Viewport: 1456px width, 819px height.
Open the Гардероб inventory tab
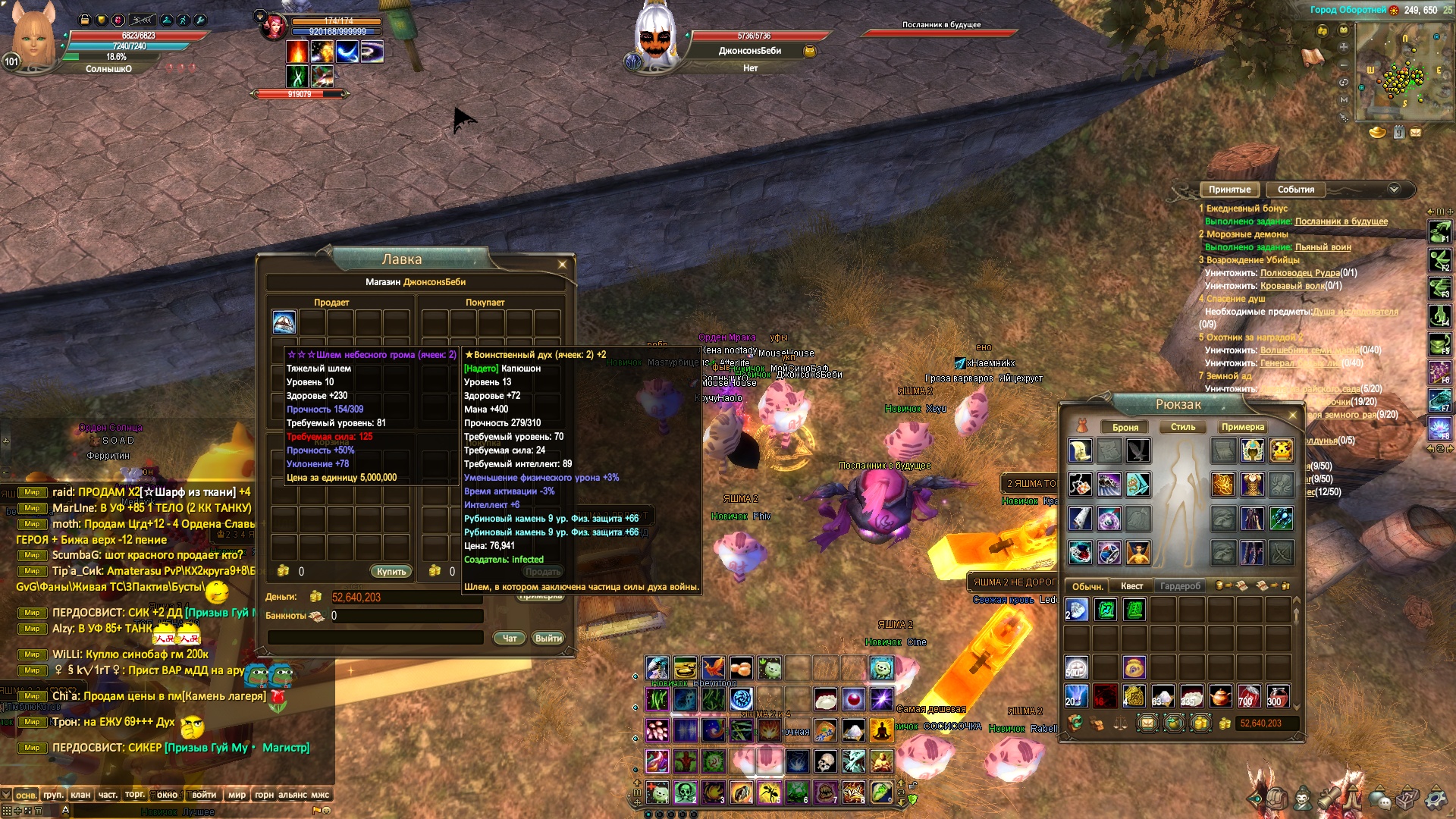1180,586
